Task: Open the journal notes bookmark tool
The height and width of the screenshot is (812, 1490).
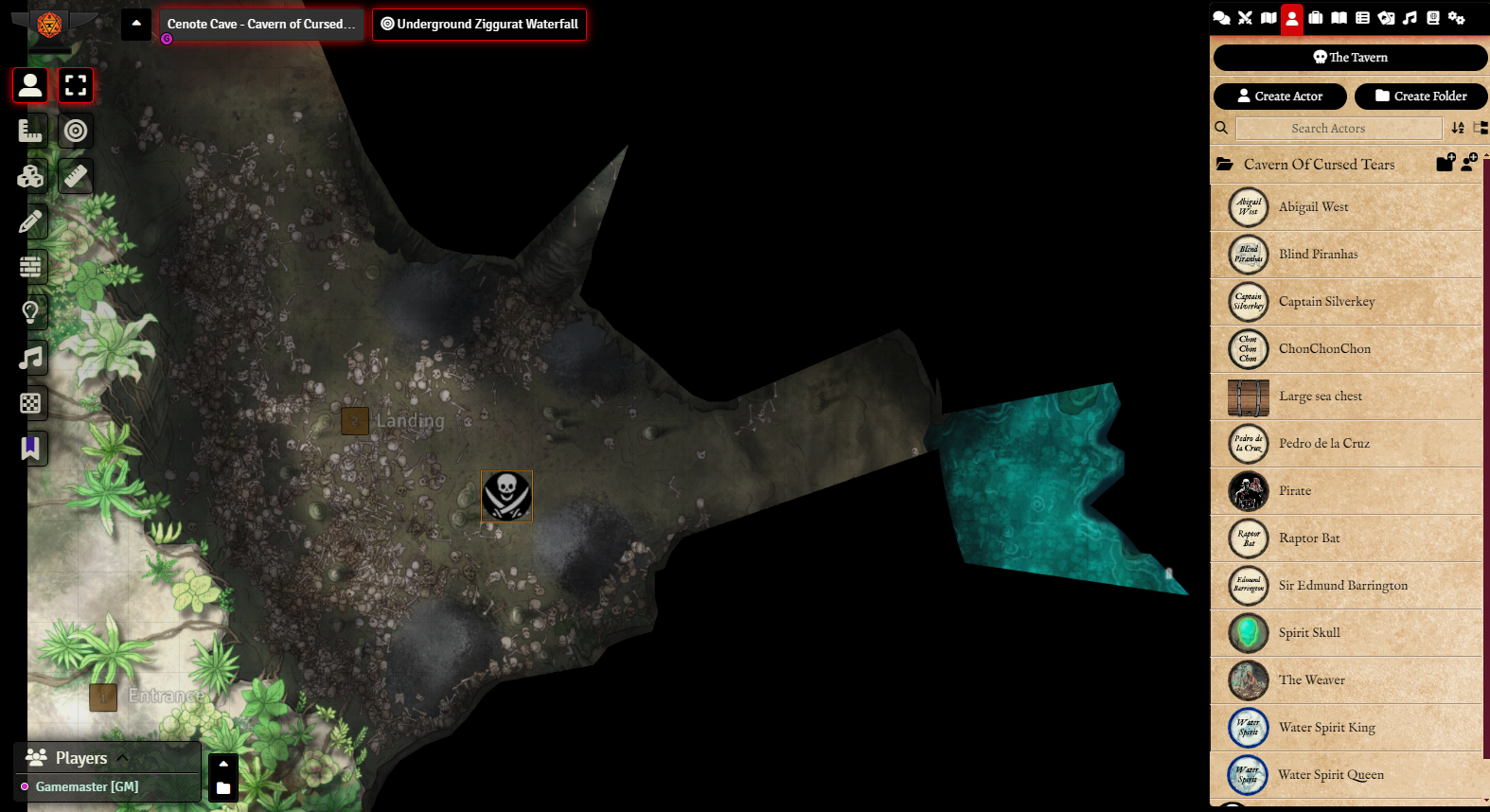Action: click(x=30, y=449)
